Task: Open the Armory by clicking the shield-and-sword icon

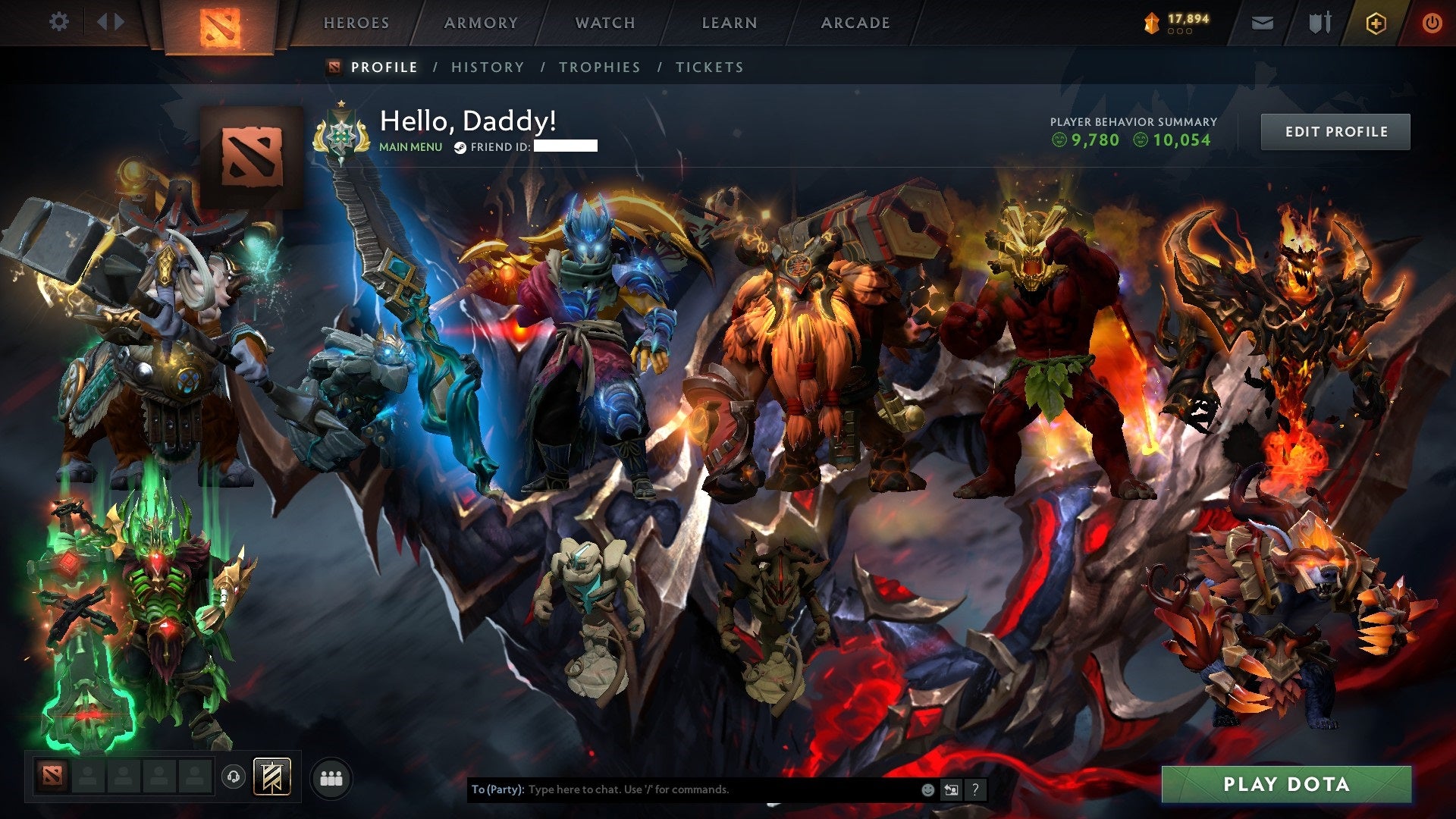Action: tap(1319, 22)
